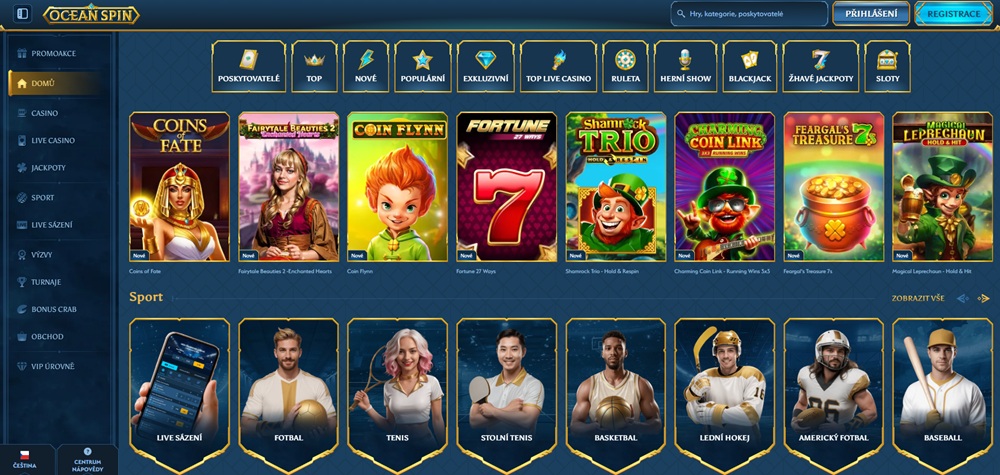Open the Žhavé Jackpoty category
This screenshot has height=475, width=1000.
(820, 67)
